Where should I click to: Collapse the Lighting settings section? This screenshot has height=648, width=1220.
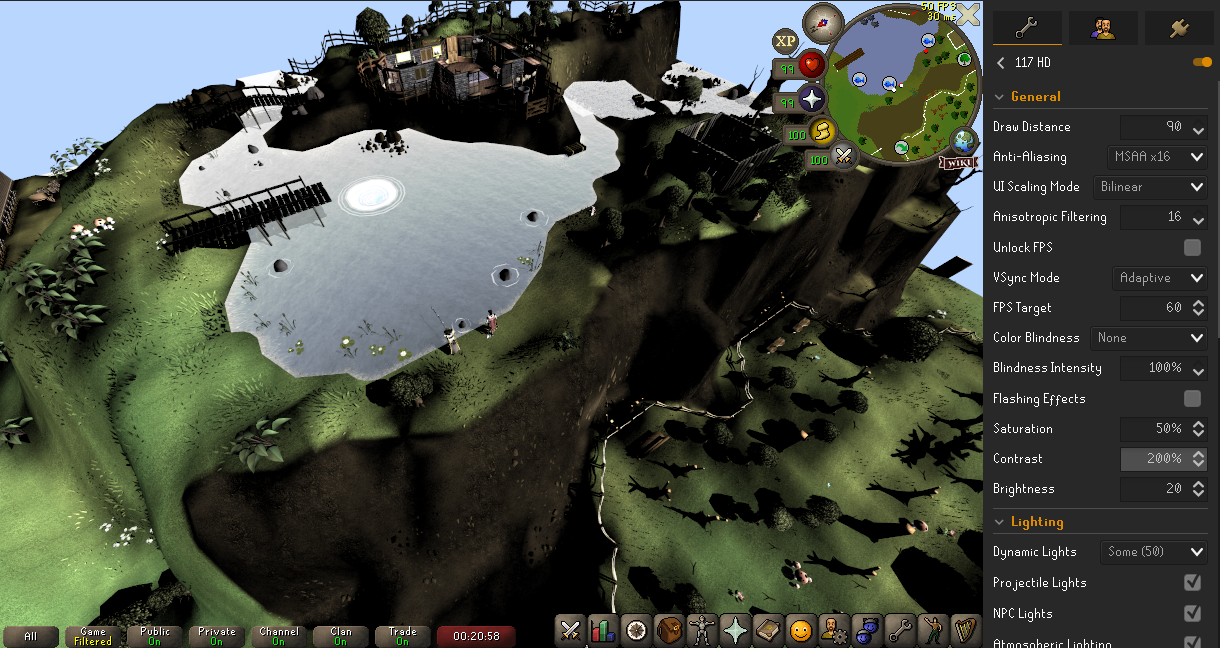click(x=999, y=522)
